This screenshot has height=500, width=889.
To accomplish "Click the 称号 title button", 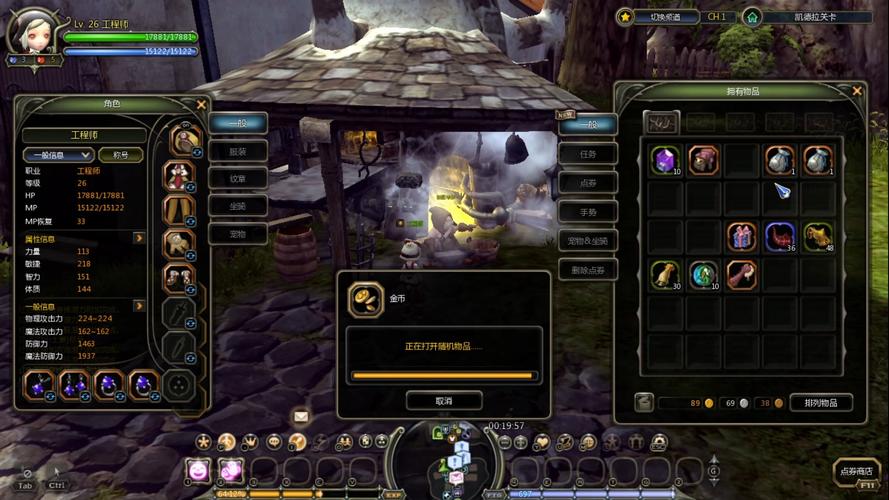I will coord(121,155).
